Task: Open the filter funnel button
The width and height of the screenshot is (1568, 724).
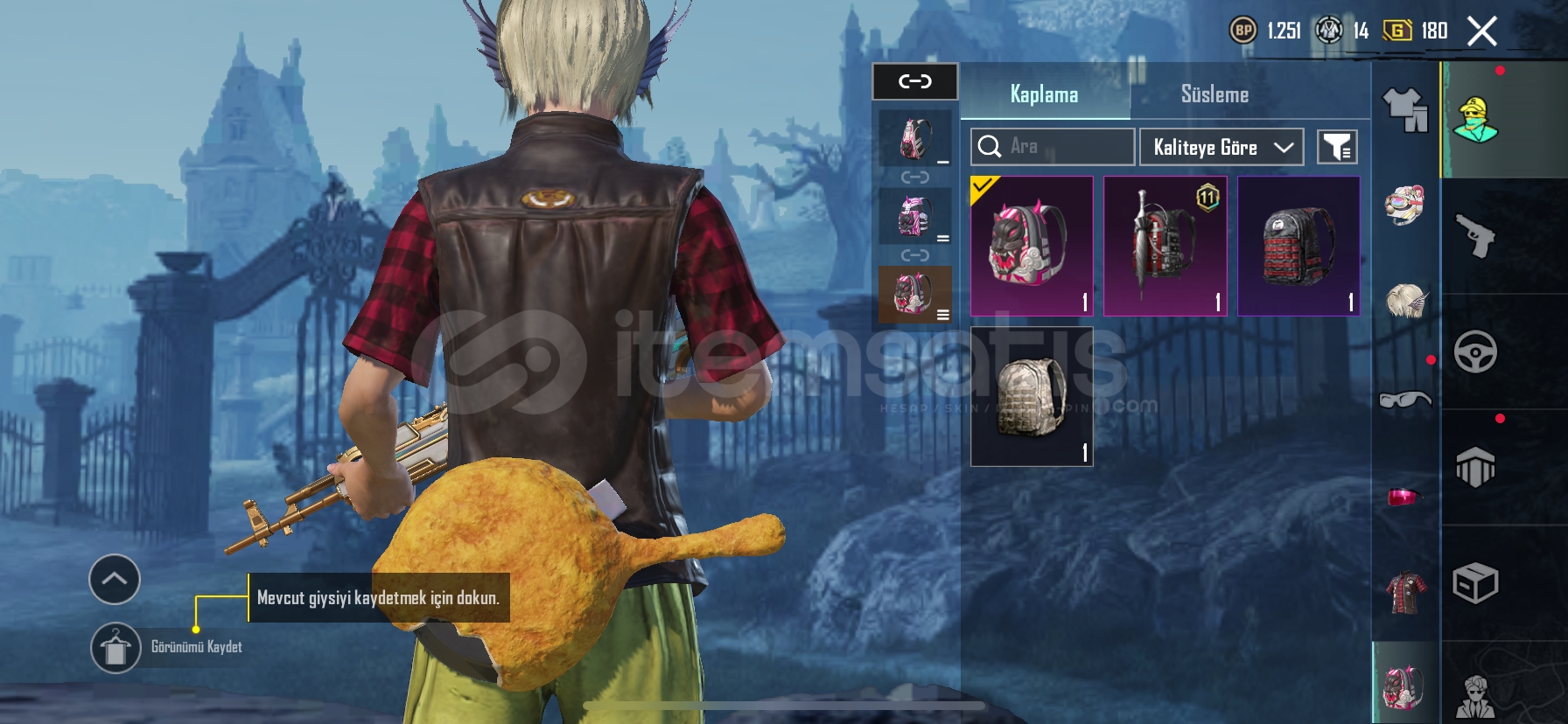Action: click(1337, 147)
